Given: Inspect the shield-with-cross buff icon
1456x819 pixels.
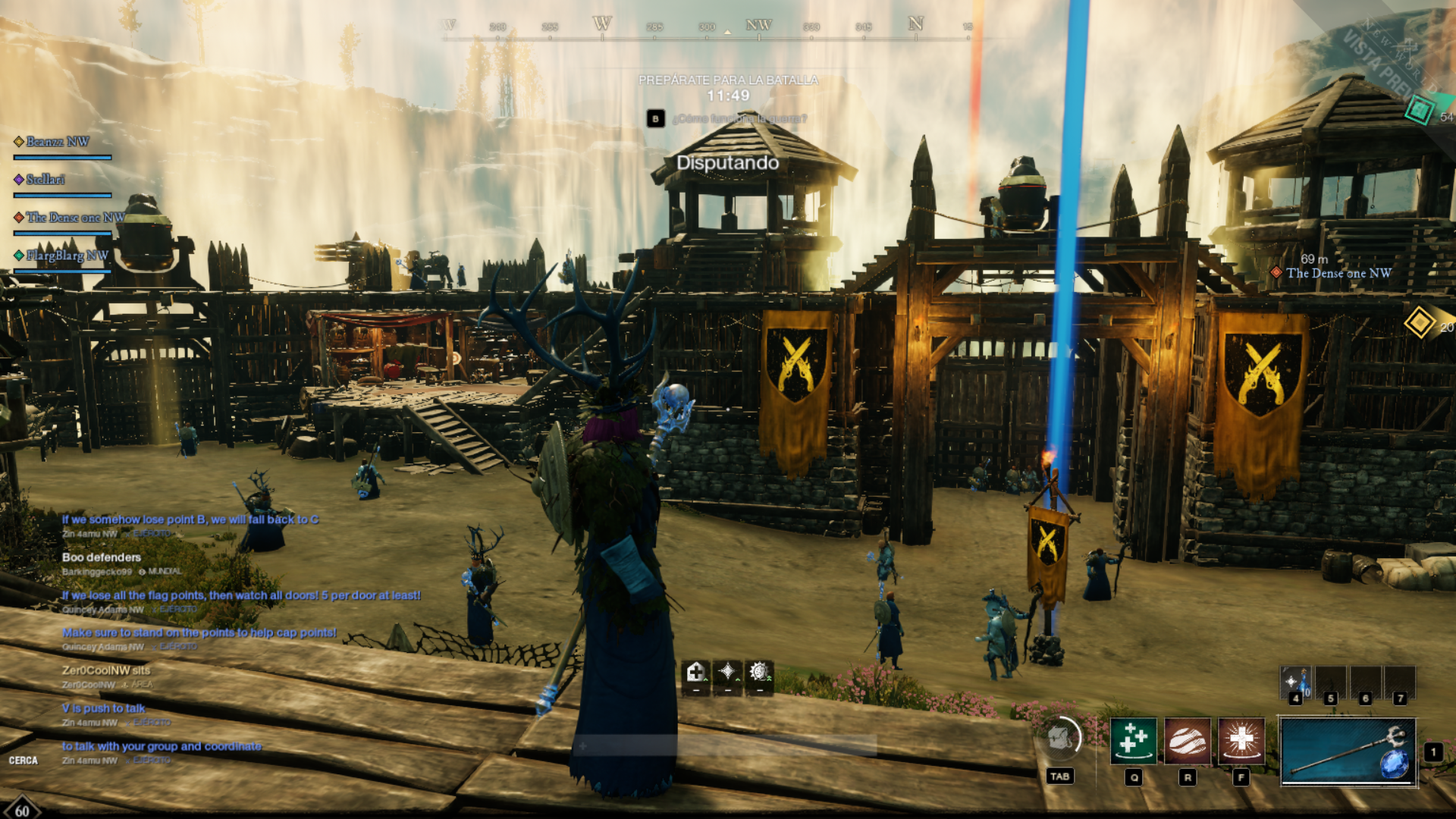Looking at the screenshot, I should 695,672.
